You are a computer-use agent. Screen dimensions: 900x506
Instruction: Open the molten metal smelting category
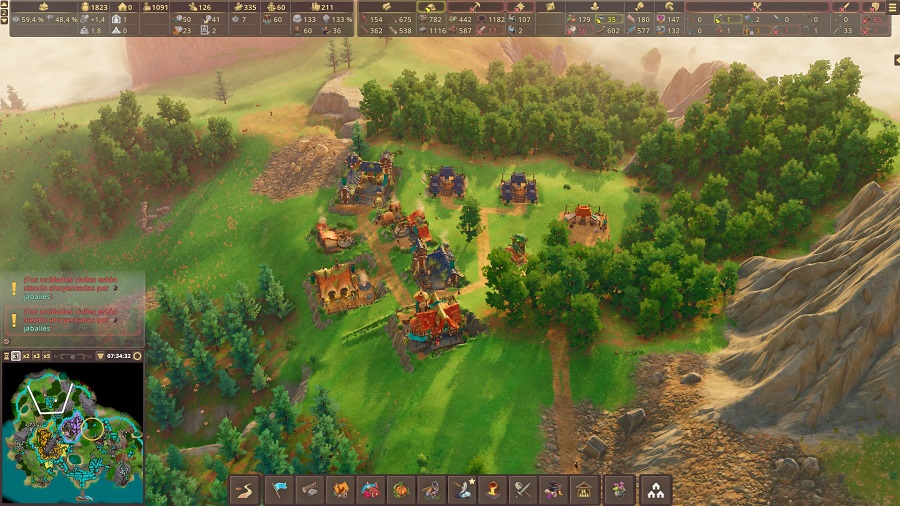[x=491, y=490]
